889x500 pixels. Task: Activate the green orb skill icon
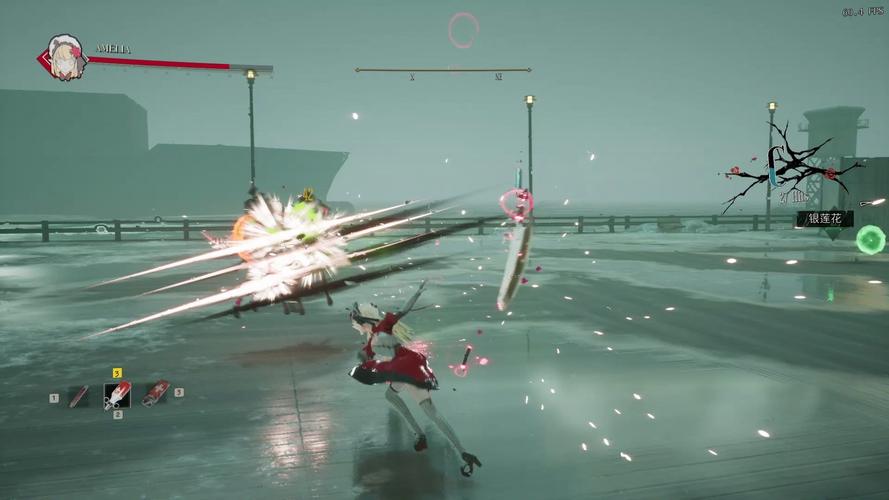tap(870, 239)
